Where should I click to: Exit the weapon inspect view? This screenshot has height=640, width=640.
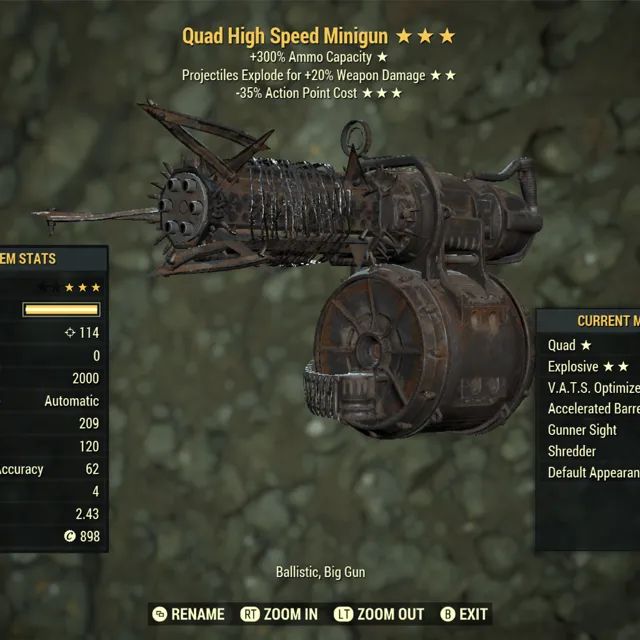[x=465, y=614]
